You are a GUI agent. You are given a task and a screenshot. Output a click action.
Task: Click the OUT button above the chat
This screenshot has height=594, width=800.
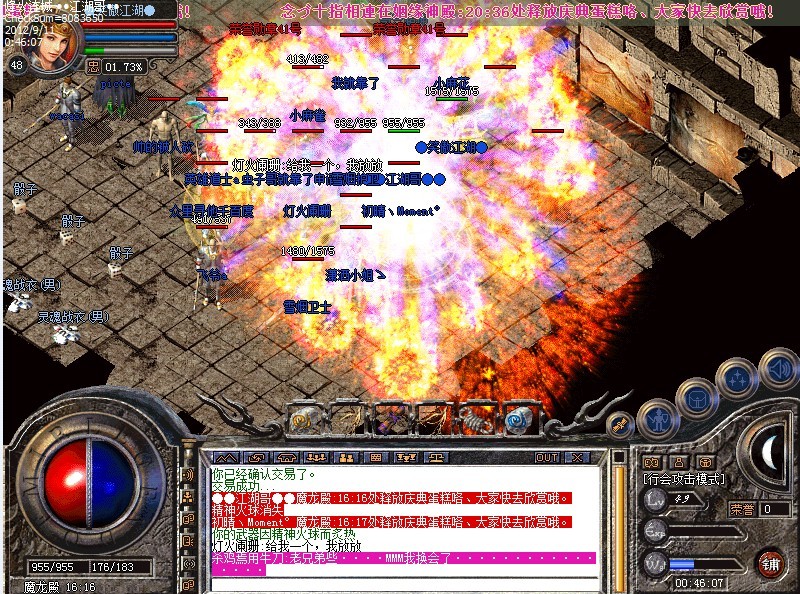(547, 457)
